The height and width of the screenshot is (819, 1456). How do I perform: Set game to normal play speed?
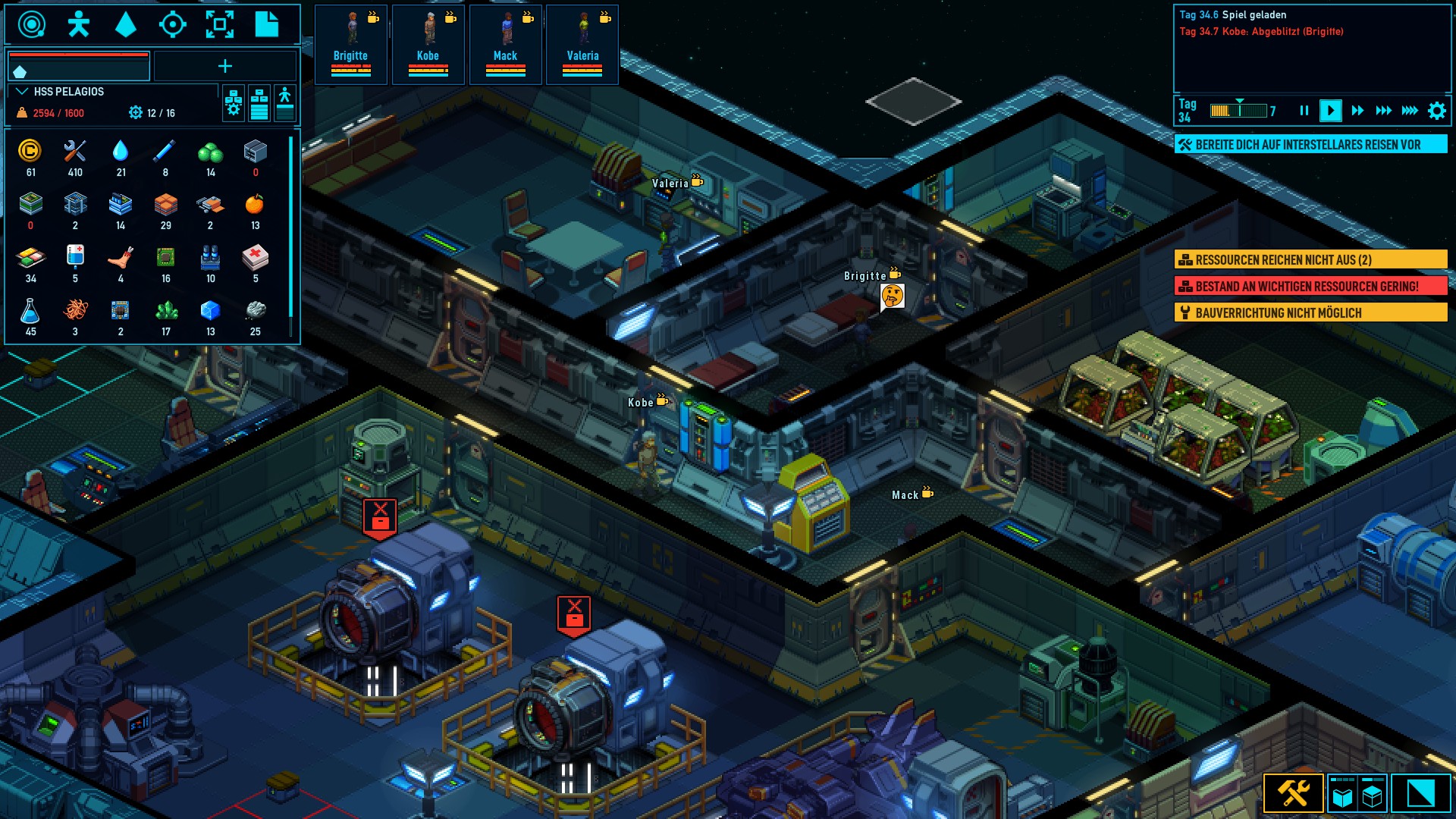pyautogui.click(x=1330, y=111)
